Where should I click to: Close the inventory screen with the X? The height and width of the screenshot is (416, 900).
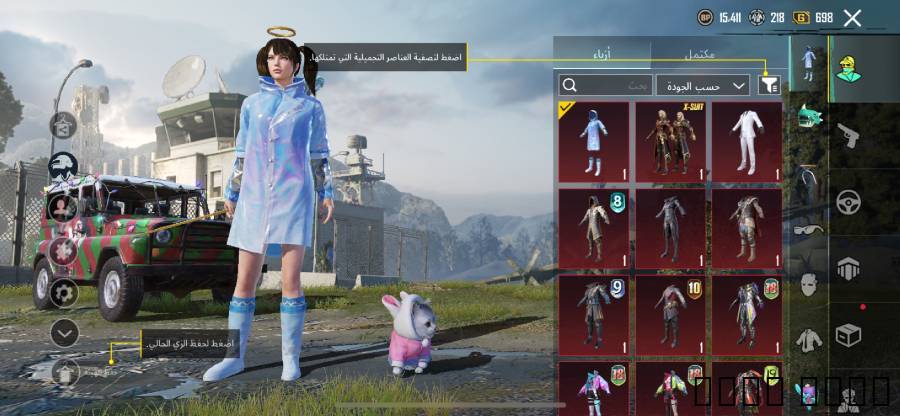tap(852, 17)
